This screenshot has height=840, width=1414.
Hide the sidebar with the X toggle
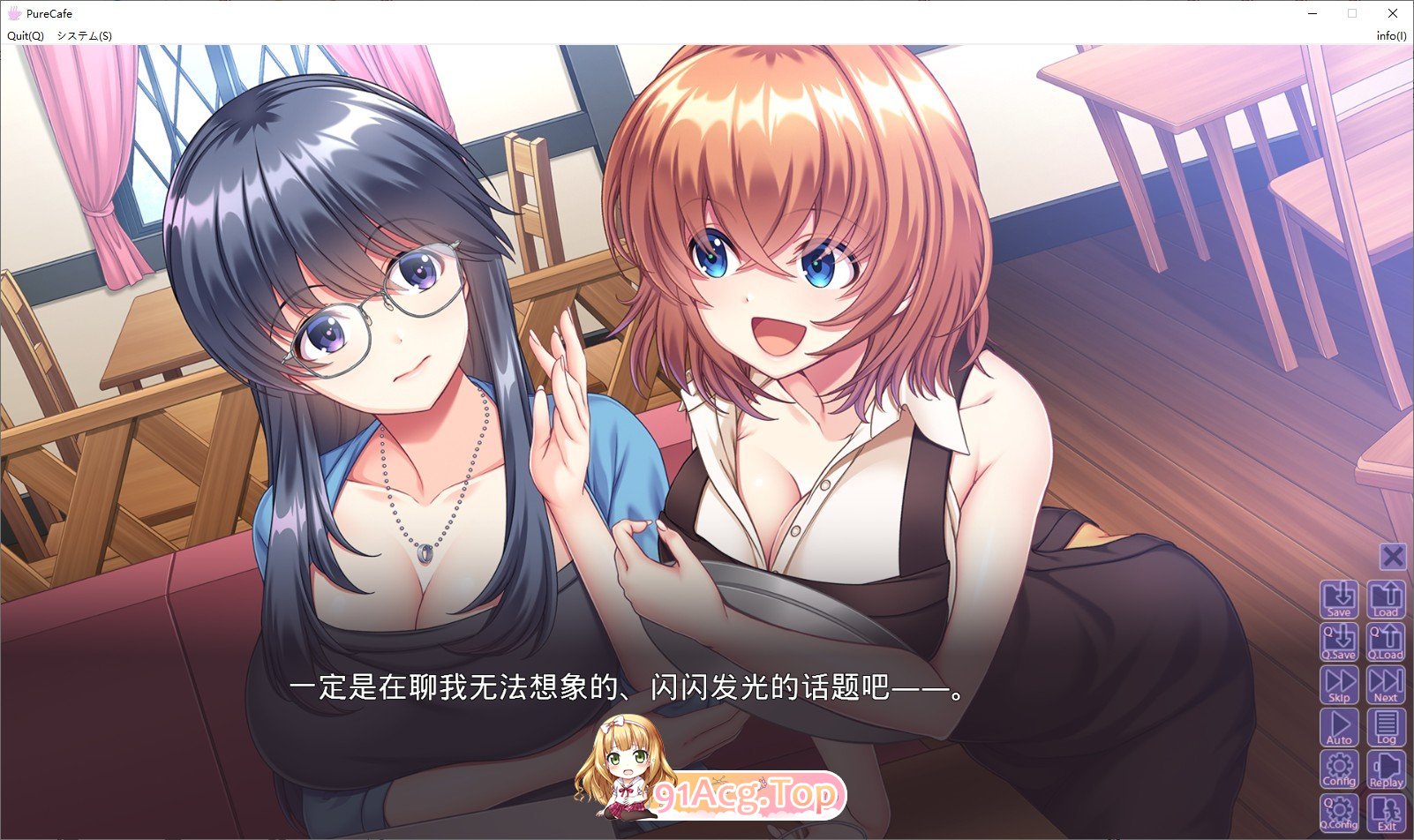pos(1393,556)
